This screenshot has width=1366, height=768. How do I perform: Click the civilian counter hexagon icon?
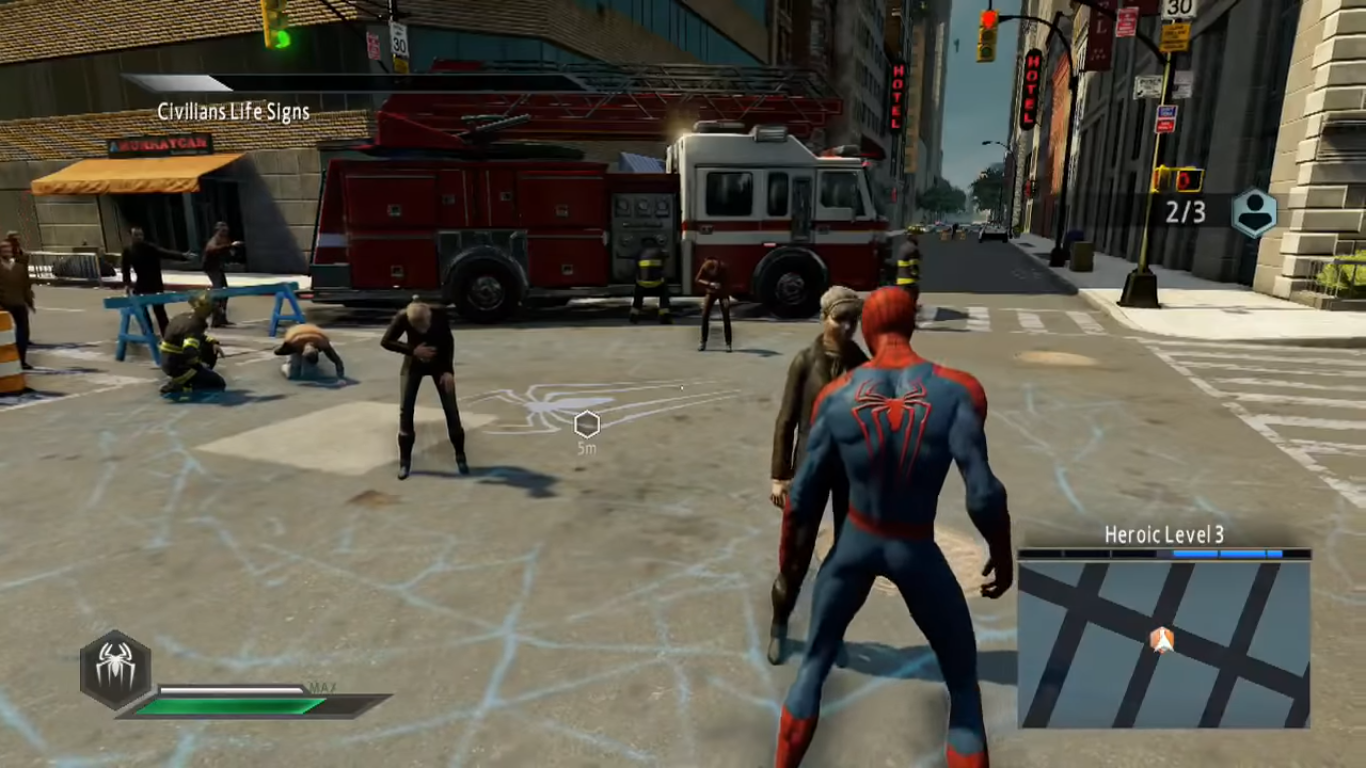(1254, 212)
